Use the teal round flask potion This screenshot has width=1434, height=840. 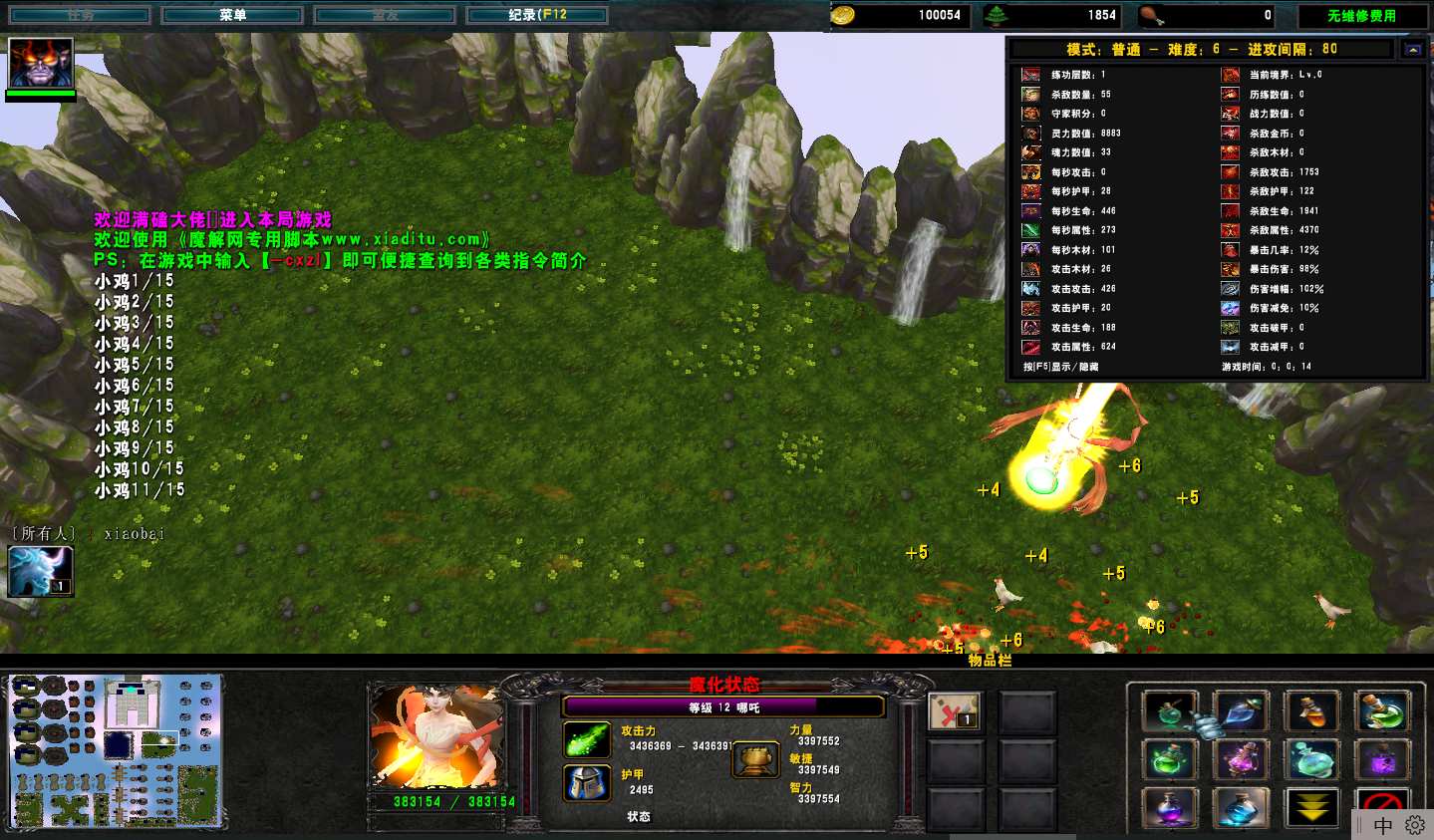coord(1311,760)
